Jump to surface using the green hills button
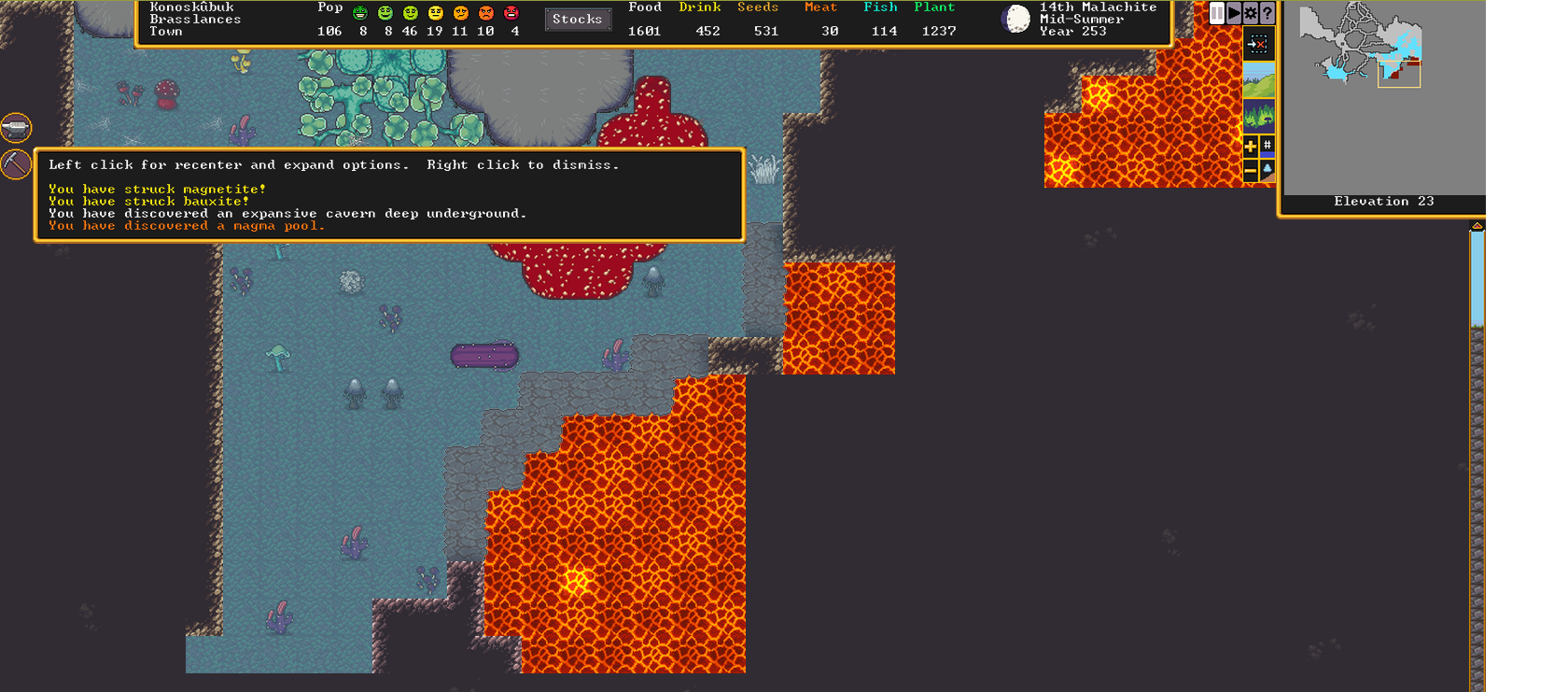 point(1258,80)
